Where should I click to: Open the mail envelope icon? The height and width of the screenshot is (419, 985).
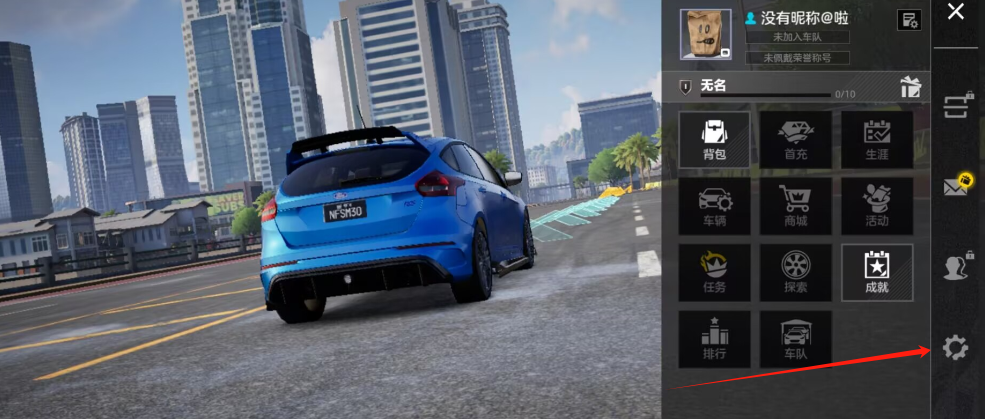click(956, 185)
